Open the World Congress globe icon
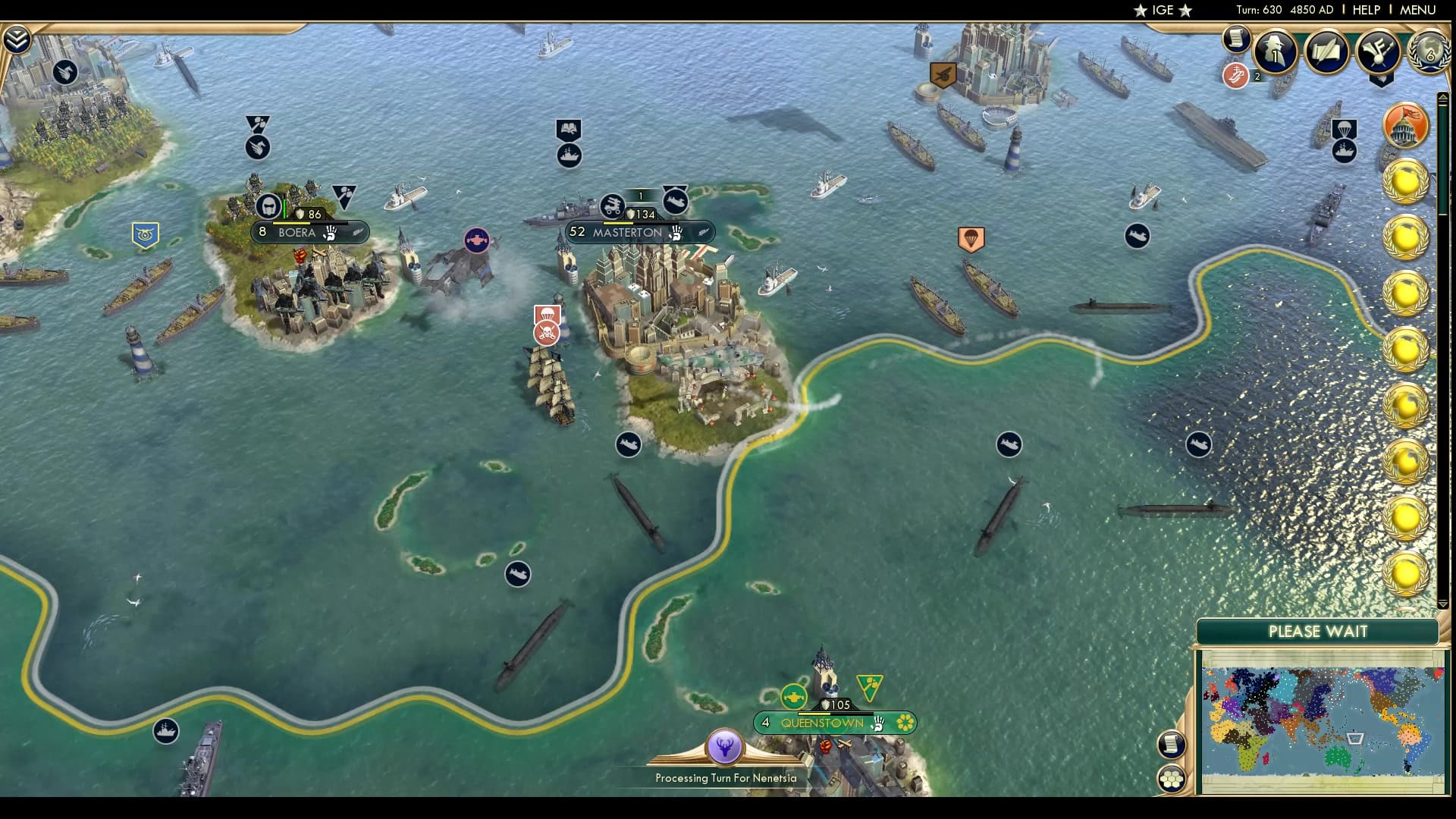Image resolution: width=1456 pixels, height=819 pixels. click(1427, 51)
